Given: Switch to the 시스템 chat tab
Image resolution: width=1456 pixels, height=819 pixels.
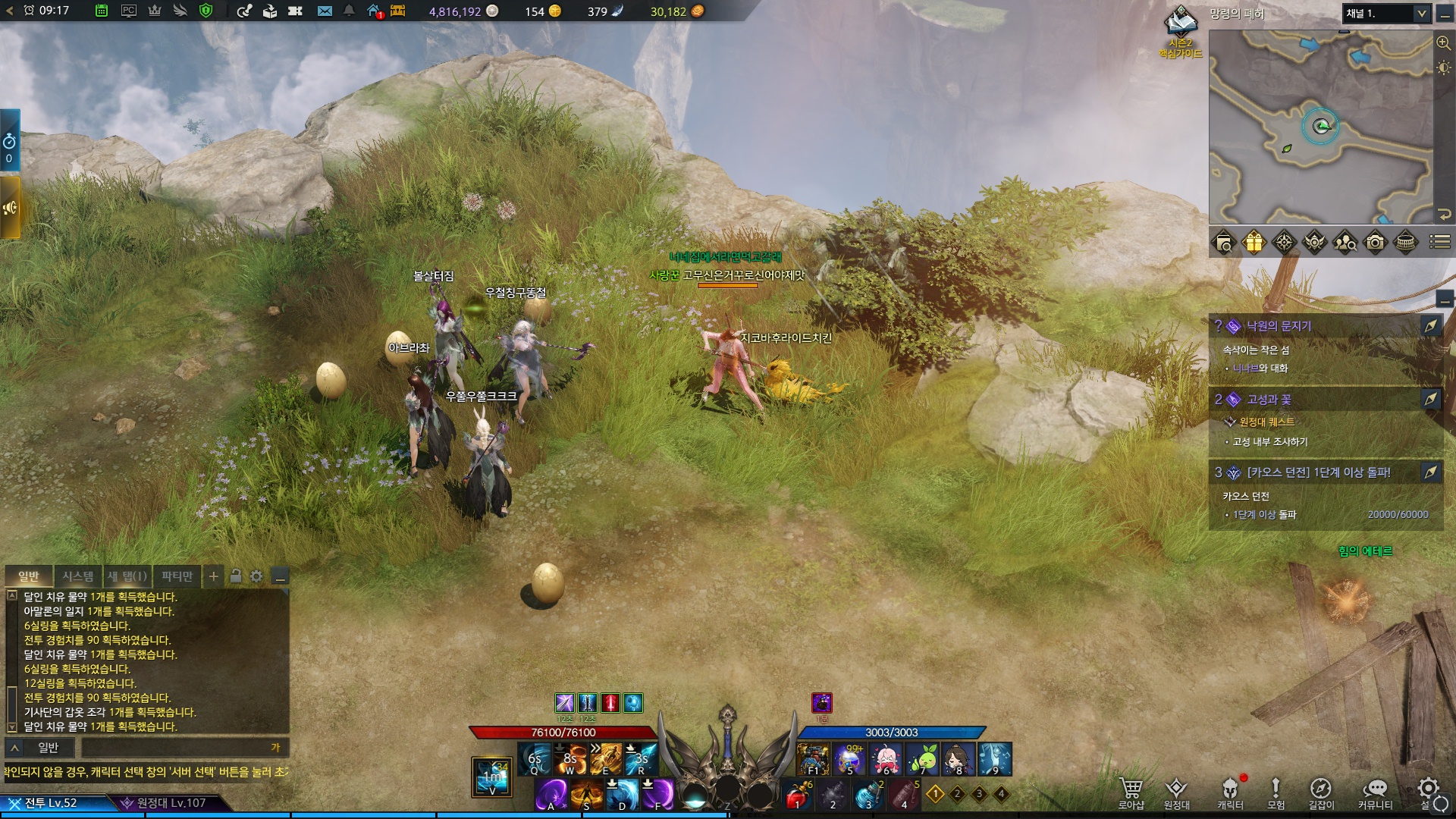Looking at the screenshot, I should [77, 576].
